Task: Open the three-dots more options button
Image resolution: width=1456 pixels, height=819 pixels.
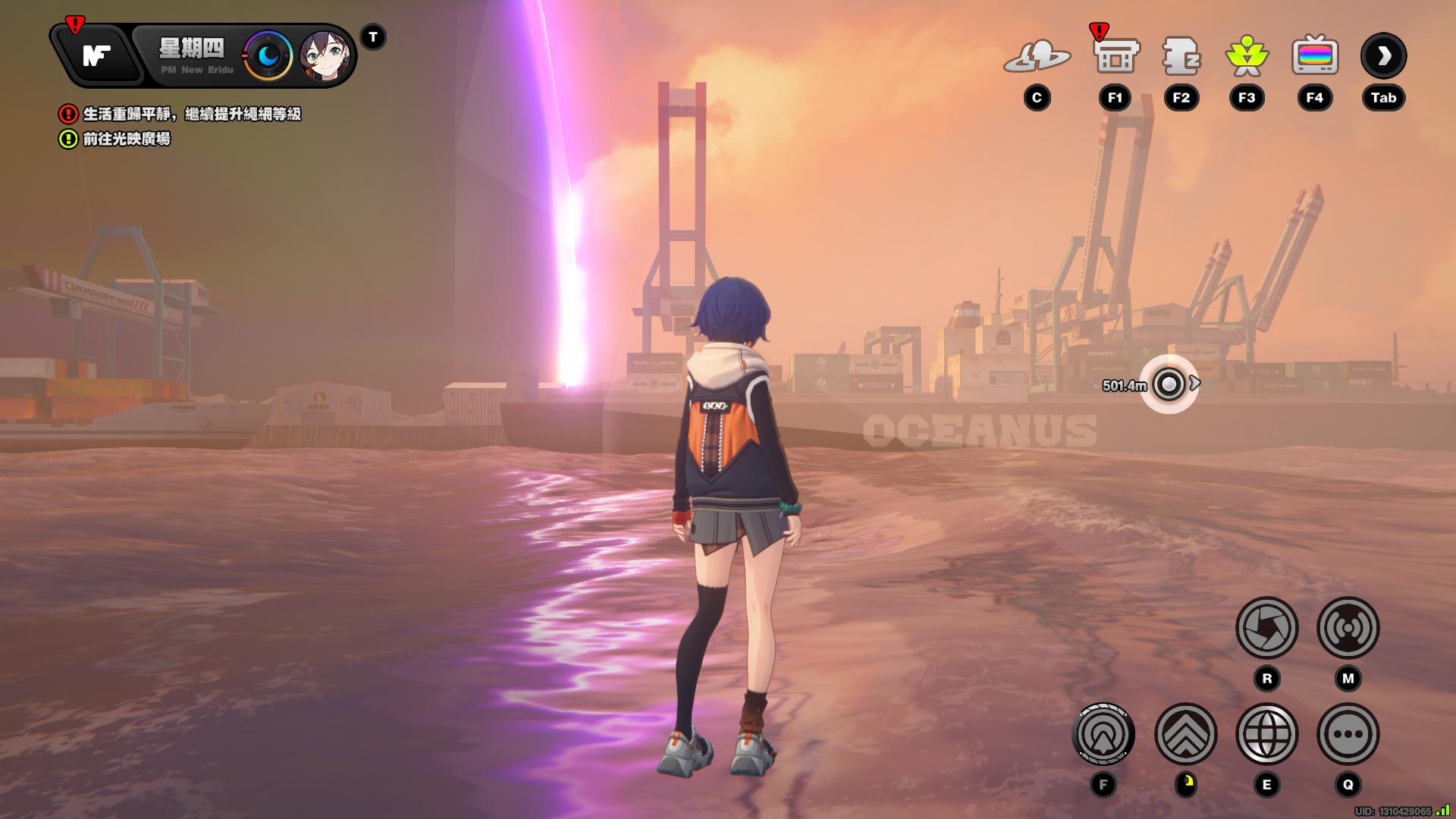Action: 1348,734
